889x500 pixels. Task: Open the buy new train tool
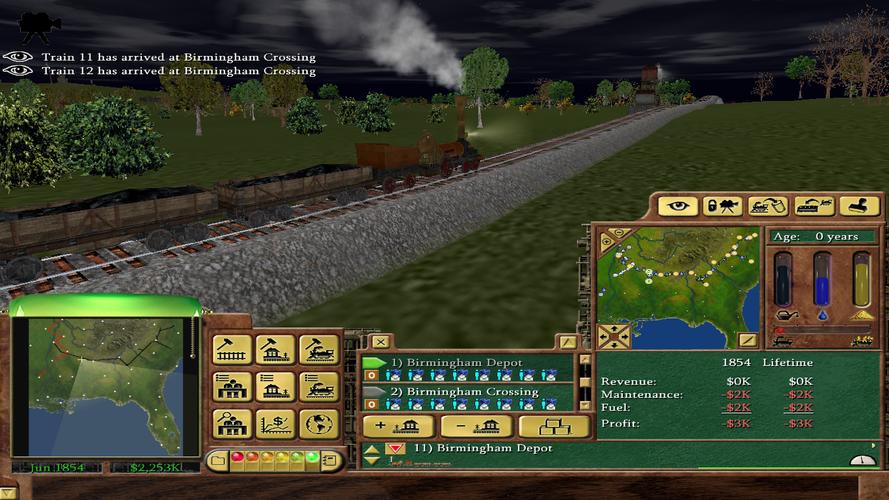coord(318,349)
